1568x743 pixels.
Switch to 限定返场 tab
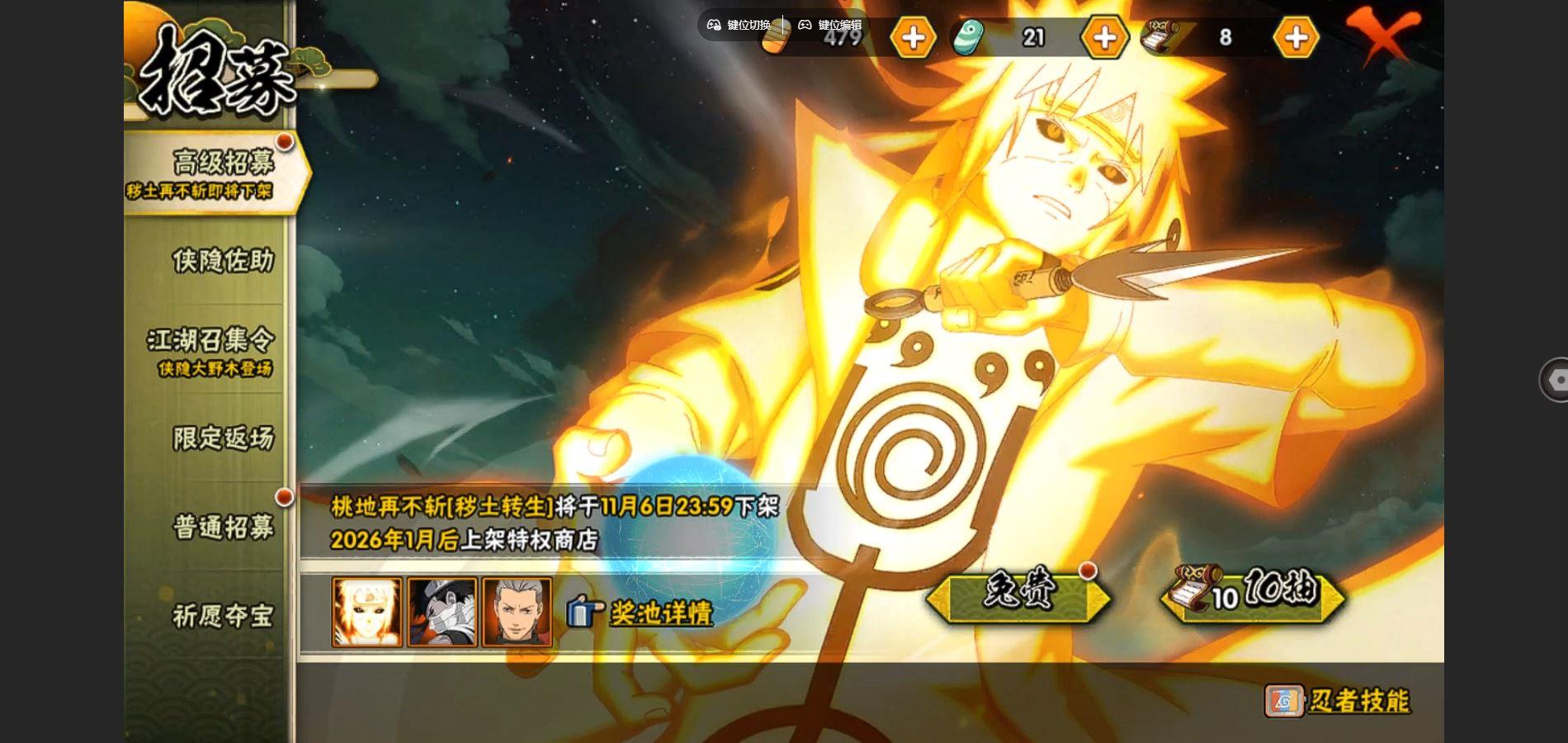(222, 438)
